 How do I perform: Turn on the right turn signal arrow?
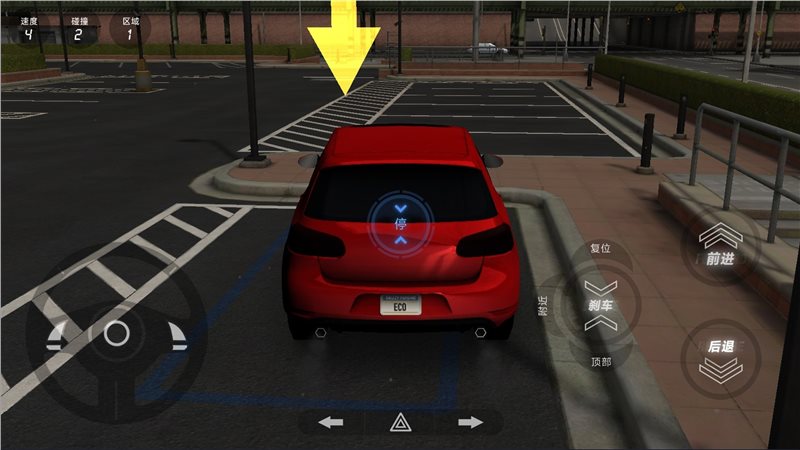click(470, 422)
